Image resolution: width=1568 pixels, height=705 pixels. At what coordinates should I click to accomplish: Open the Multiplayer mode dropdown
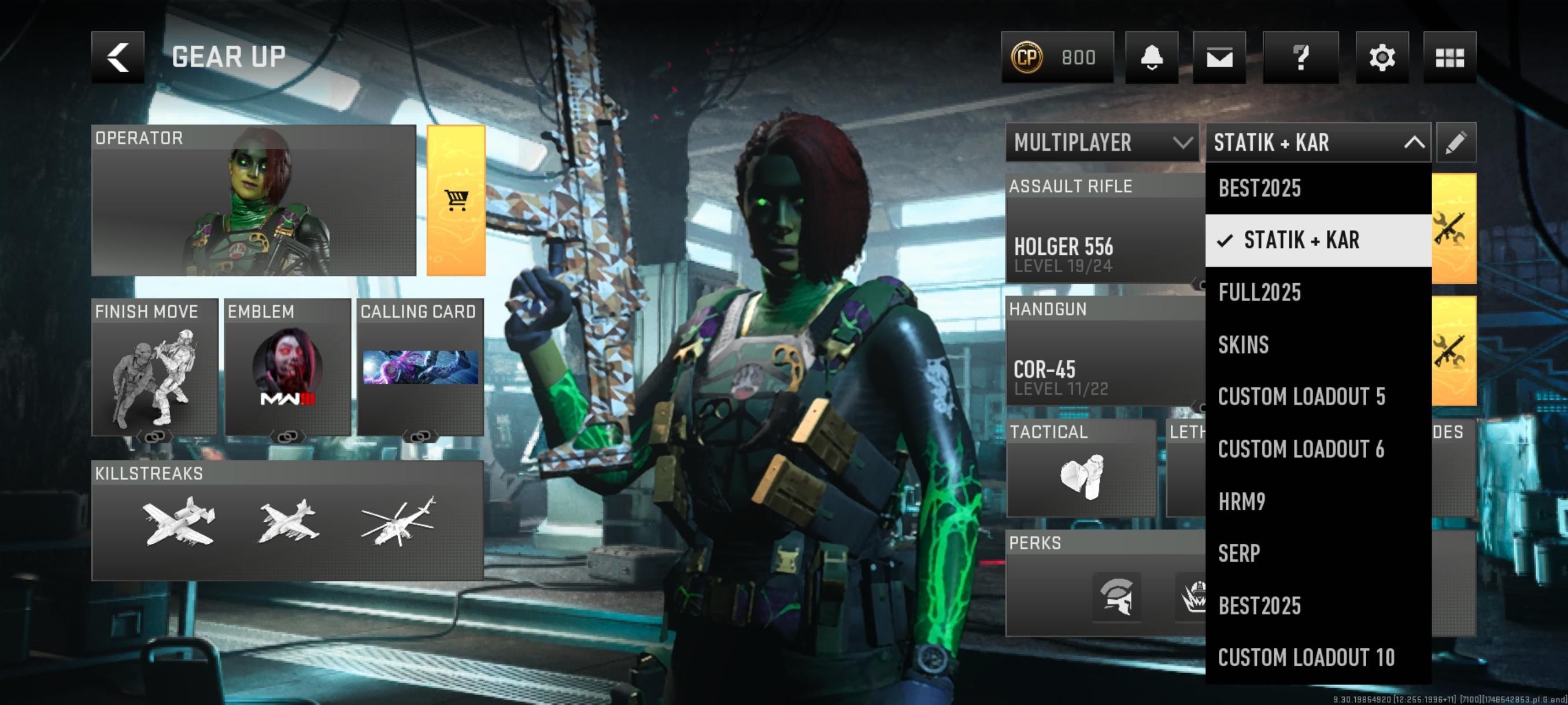(1102, 142)
